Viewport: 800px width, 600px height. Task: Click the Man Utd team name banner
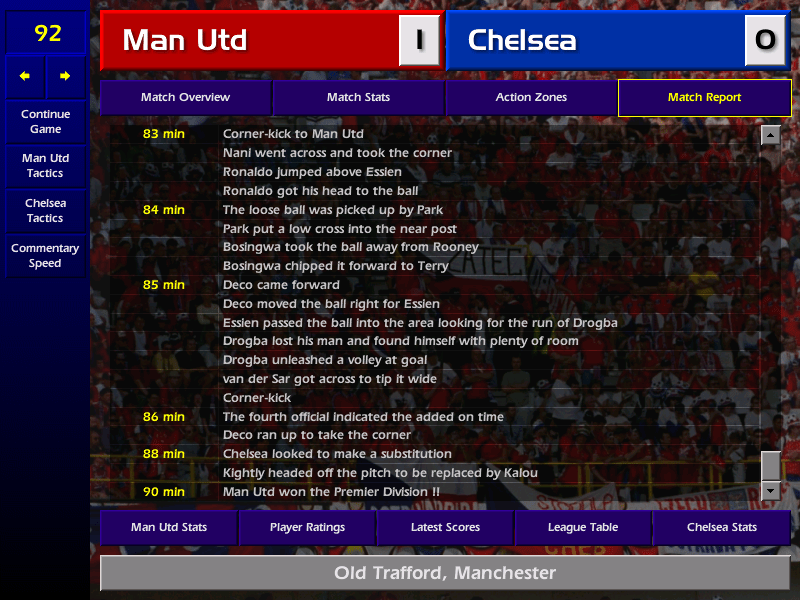[250, 40]
